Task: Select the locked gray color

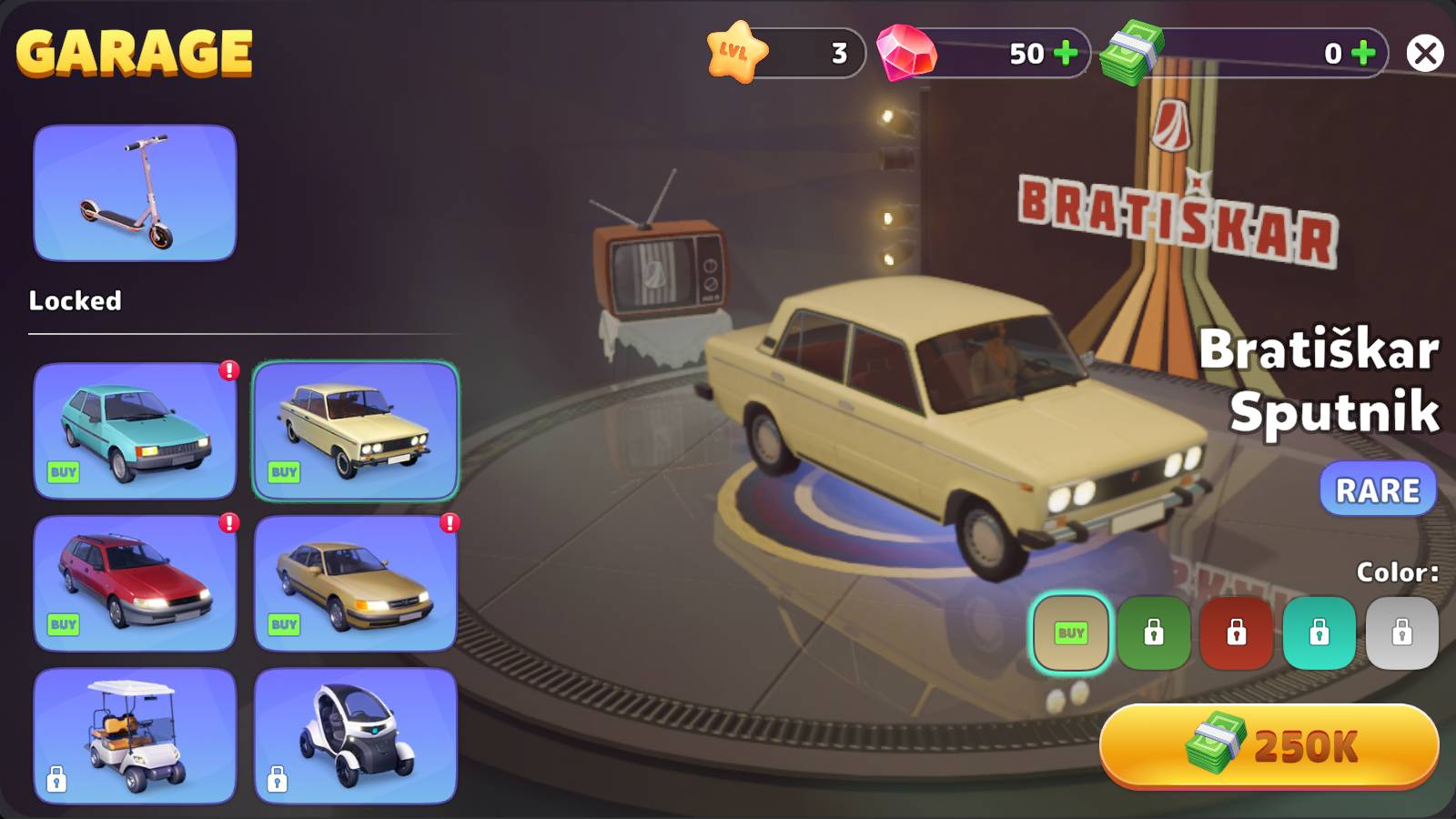Action: [x=1401, y=632]
